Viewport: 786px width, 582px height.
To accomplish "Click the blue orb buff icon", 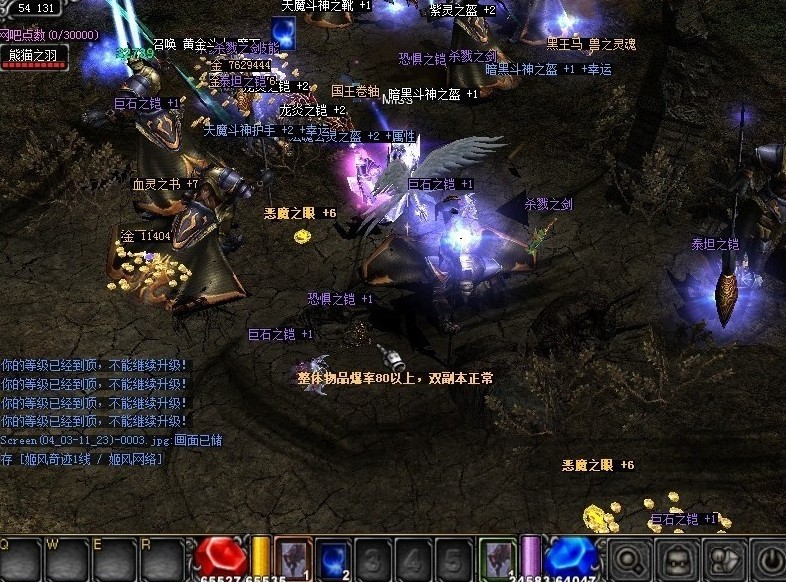I will pyautogui.click(x=283, y=33).
